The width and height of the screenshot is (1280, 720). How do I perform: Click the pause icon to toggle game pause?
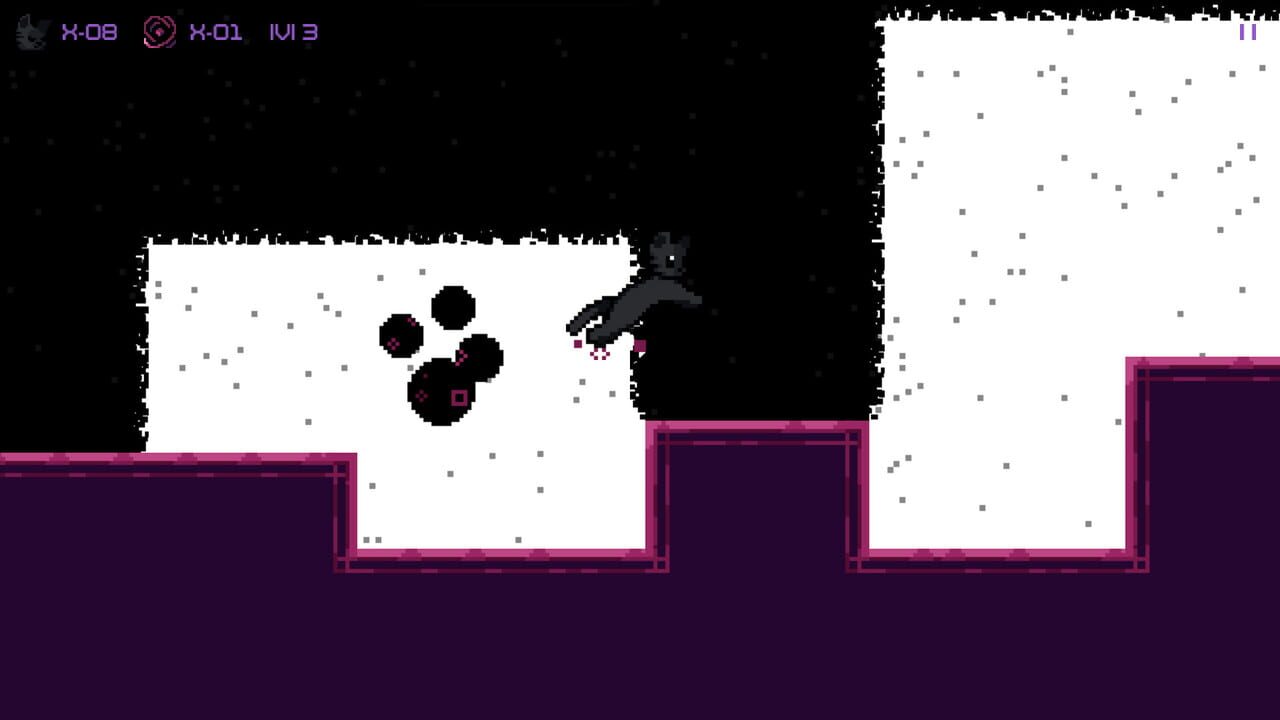(1248, 33)
